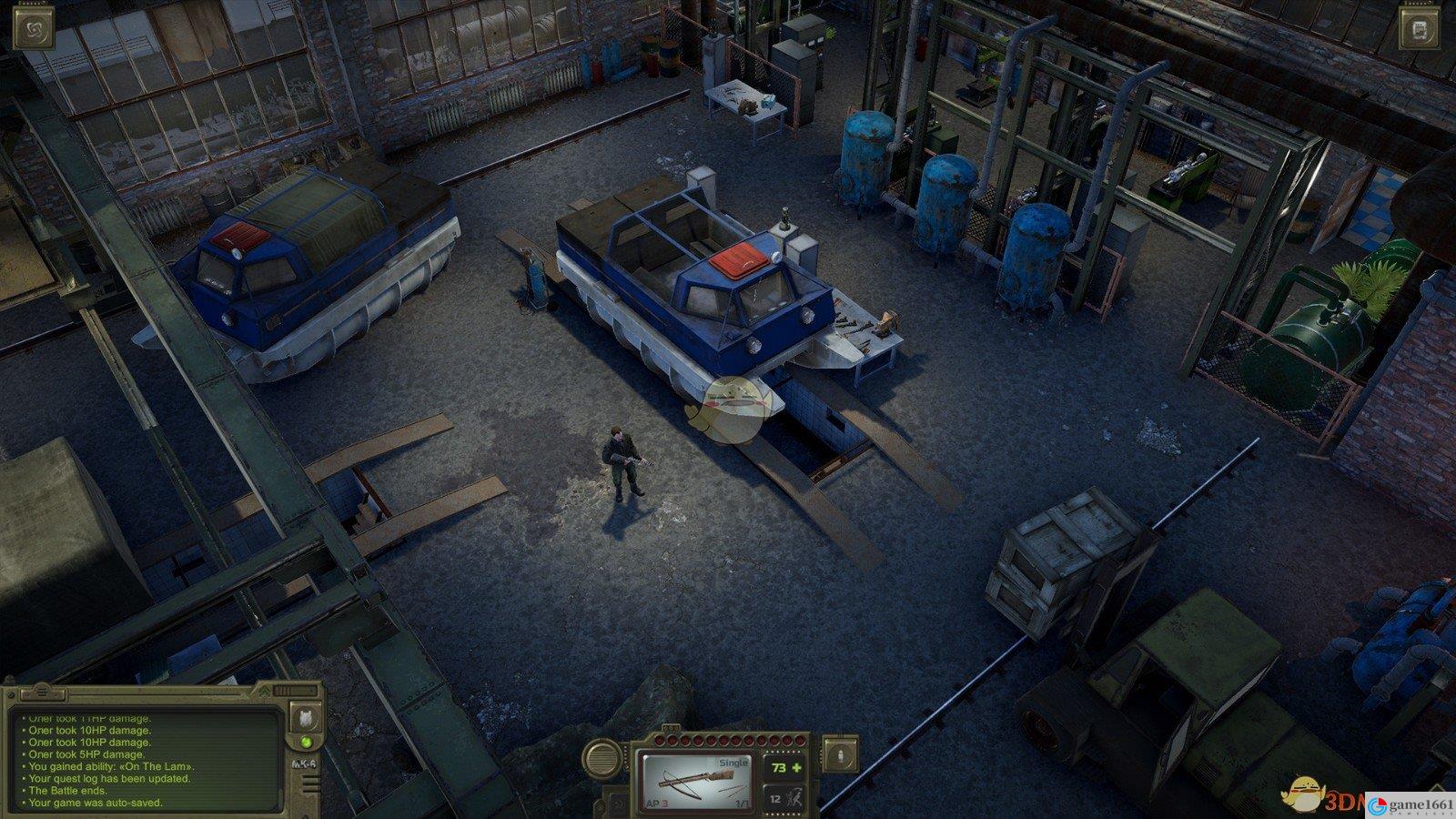Click the small square button right of weapon panel
This screenshot has height=819, width=1456.
[840, 753]
